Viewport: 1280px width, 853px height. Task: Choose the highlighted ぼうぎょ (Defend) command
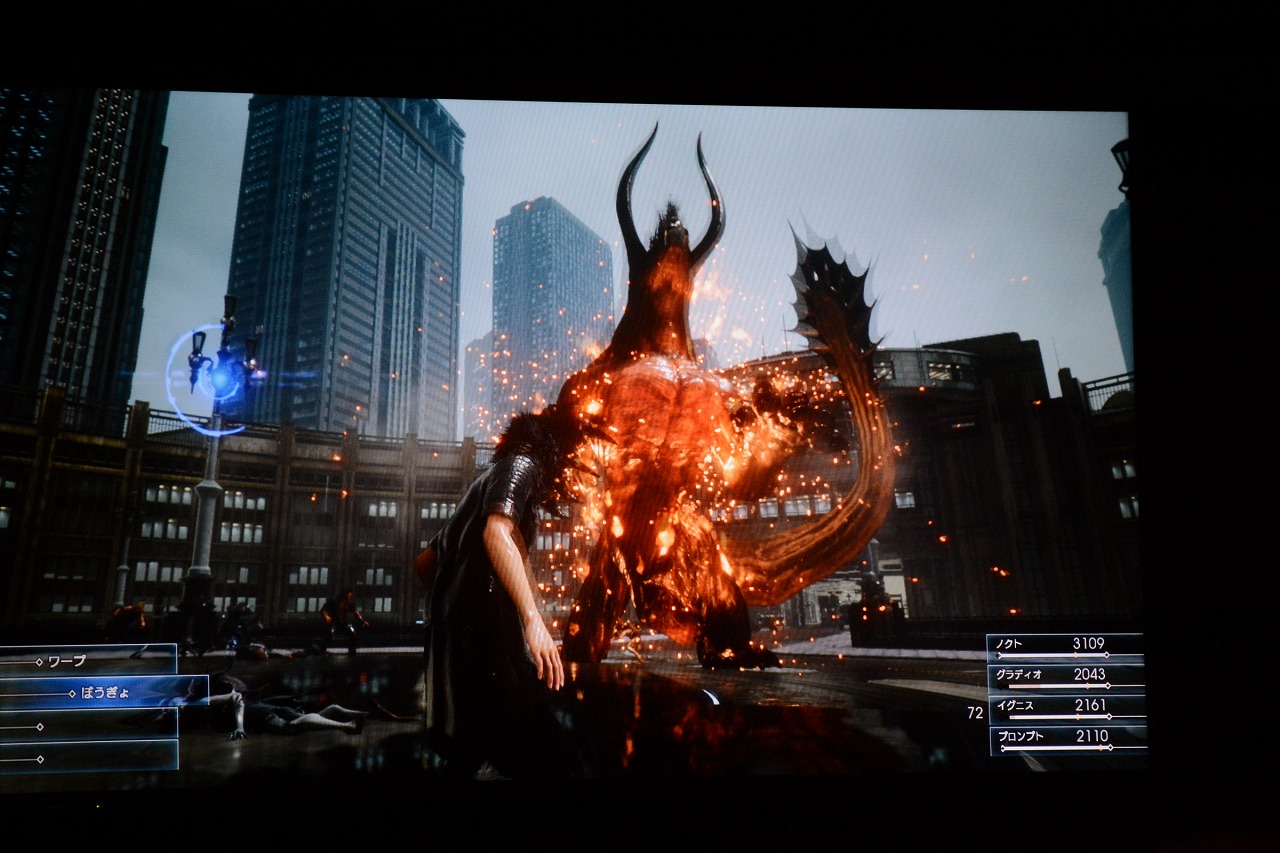pyautogui.click(x=103, y=692)
